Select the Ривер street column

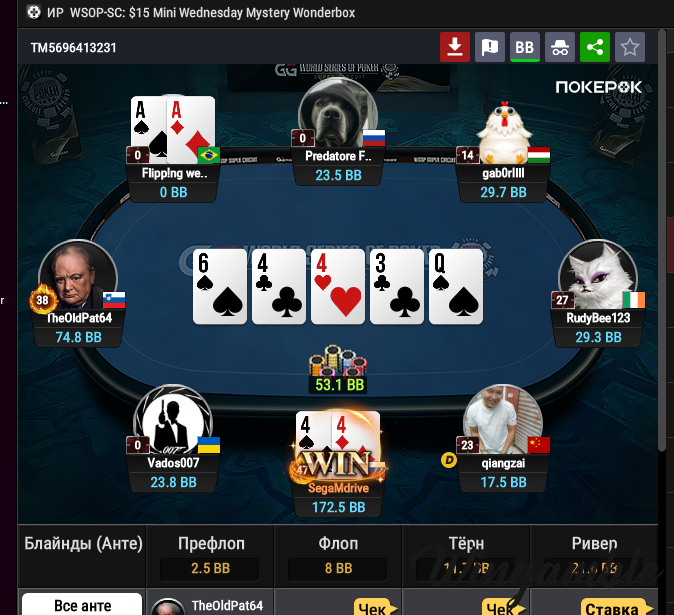click(x=595, y=556)
